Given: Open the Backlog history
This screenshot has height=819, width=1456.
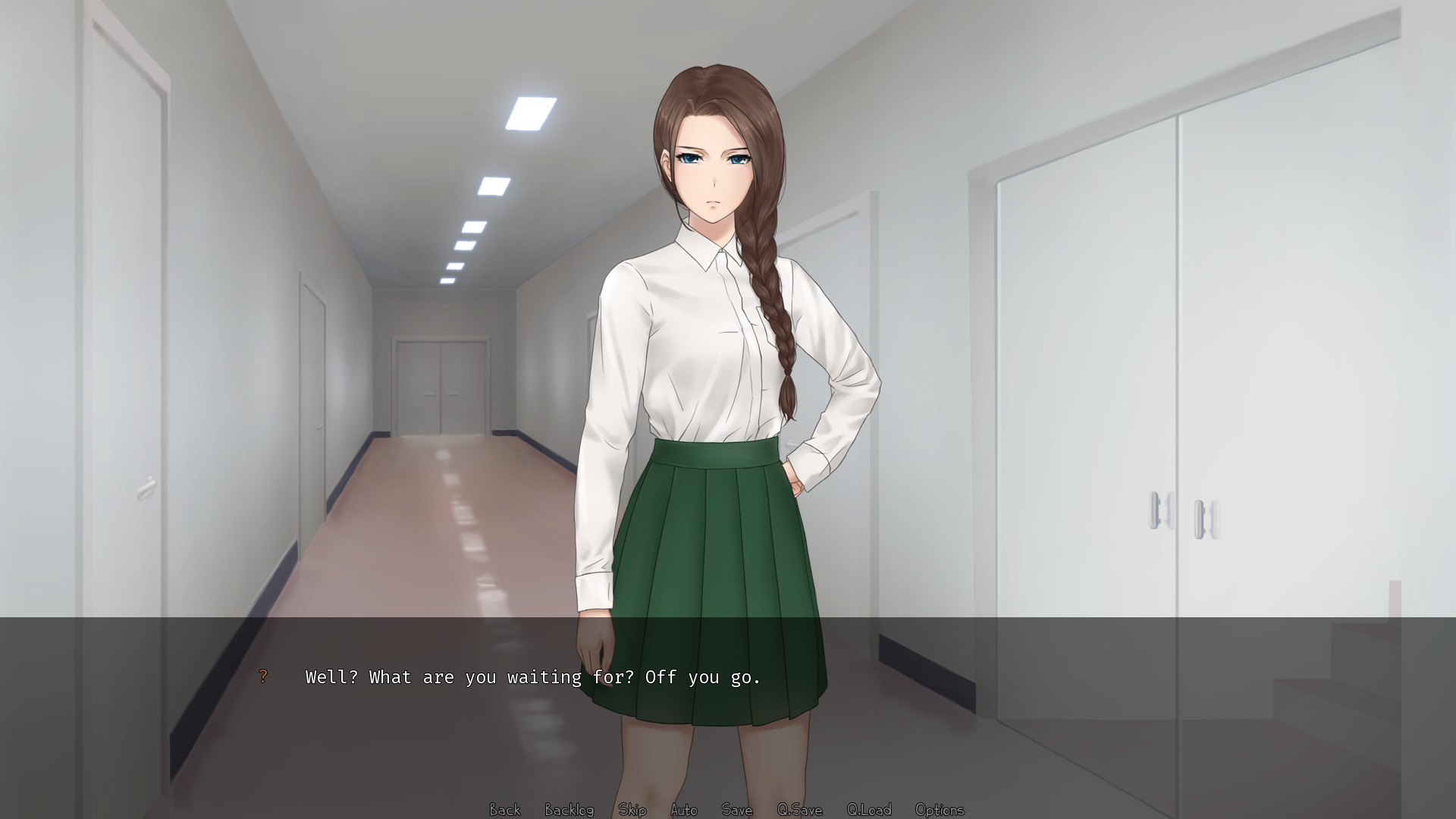Looking at the screenshot, I should tap(569, 810).
